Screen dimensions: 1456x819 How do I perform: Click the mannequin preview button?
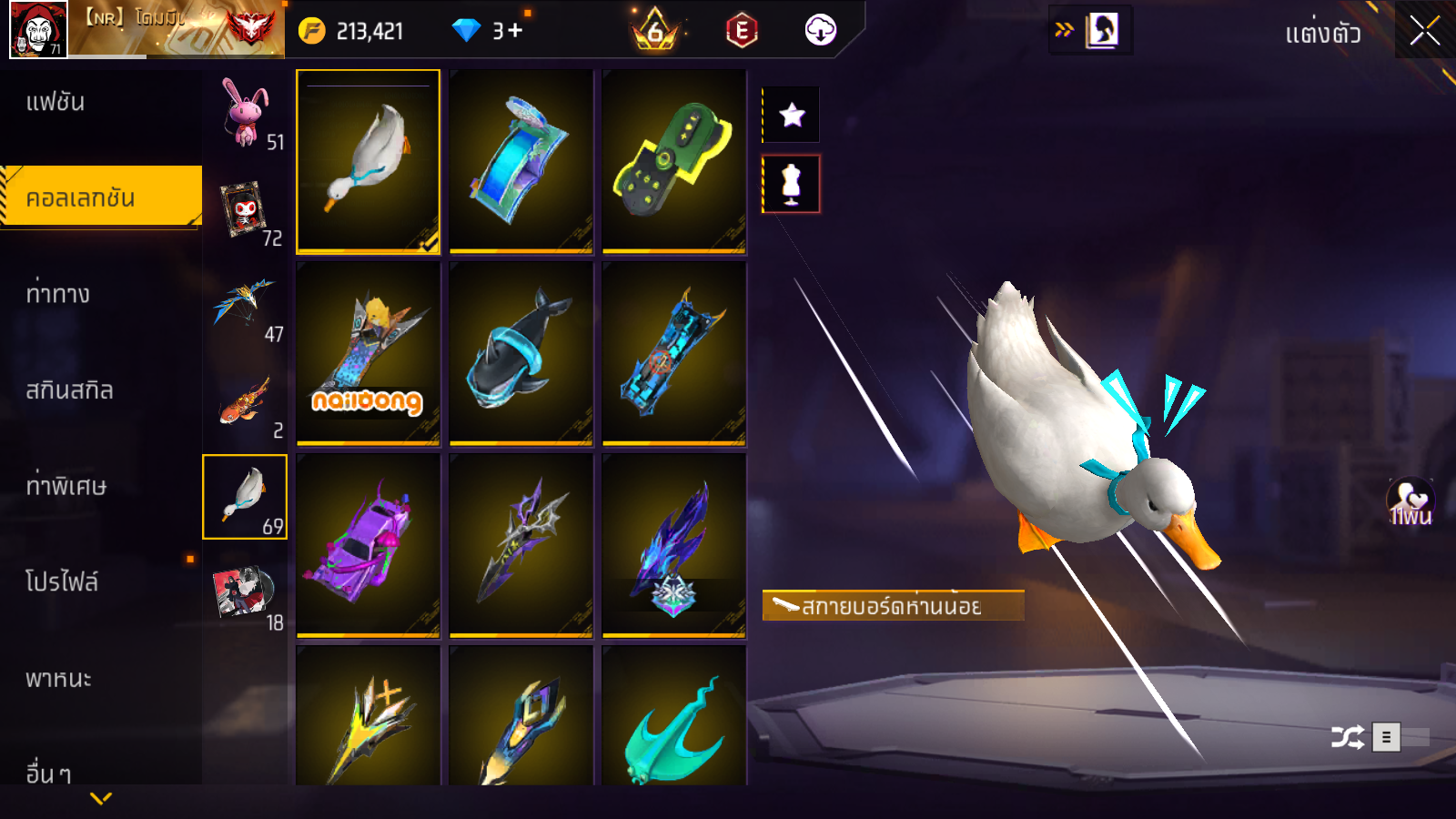[792, 184]
